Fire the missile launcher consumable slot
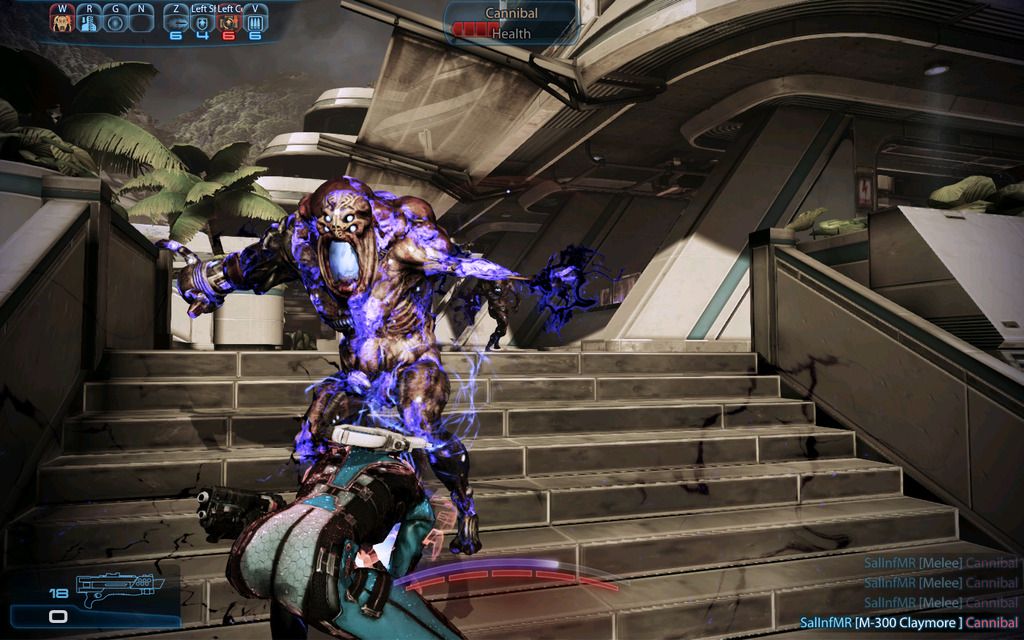 pos(175,21)
